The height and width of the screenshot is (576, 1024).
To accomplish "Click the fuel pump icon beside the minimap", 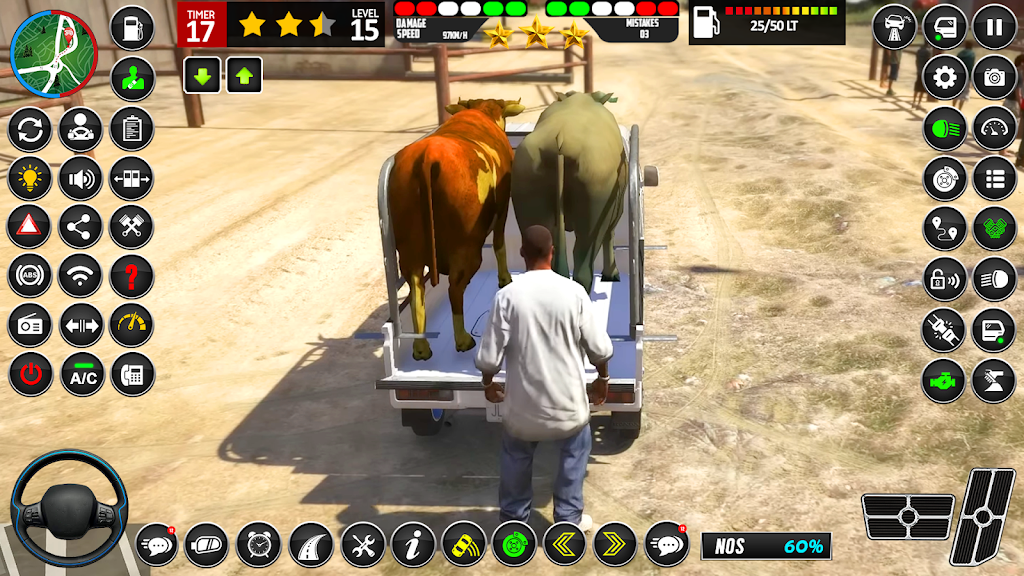I will [131, 27].
